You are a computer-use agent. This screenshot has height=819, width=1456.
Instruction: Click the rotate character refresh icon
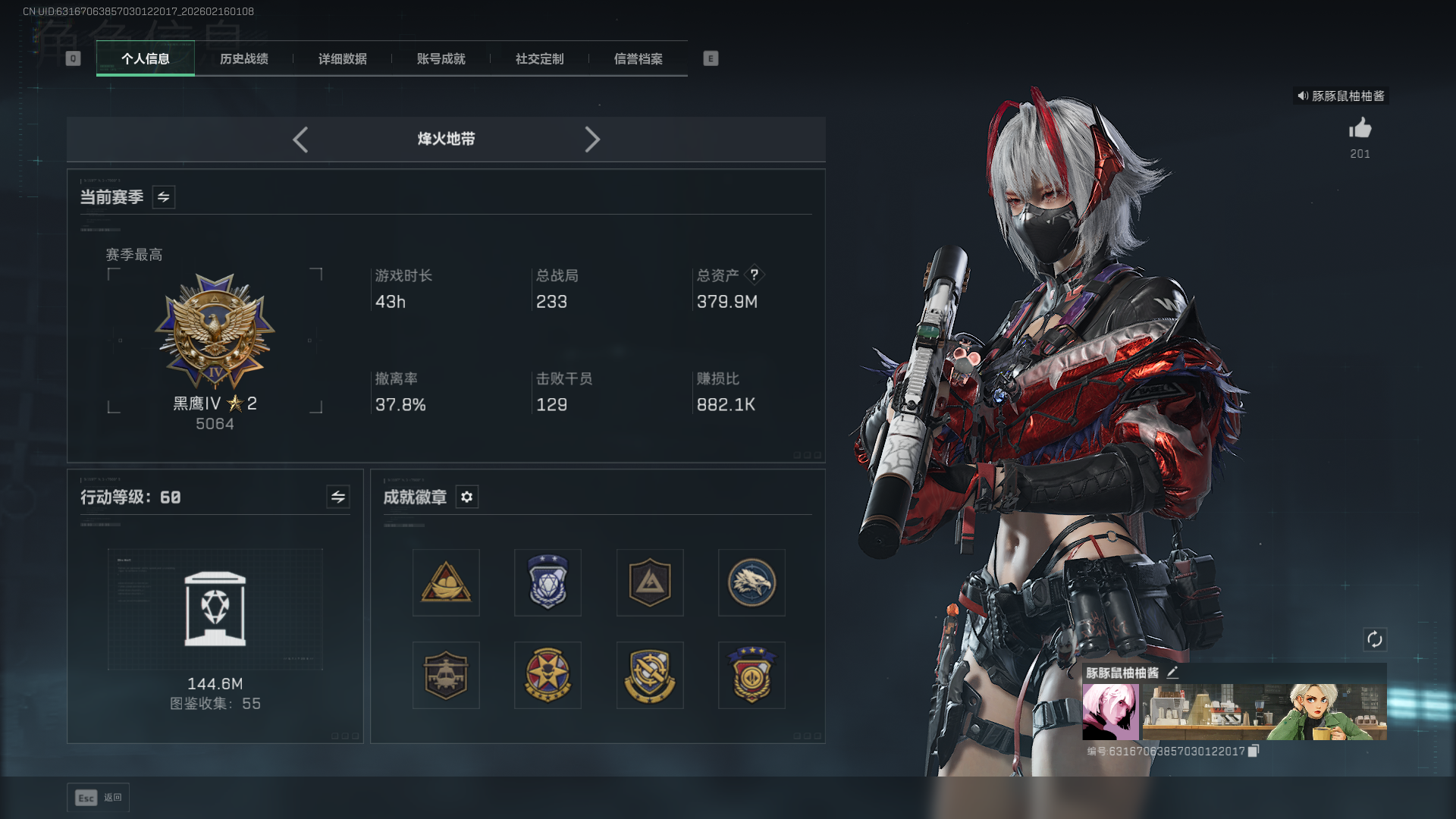1375,640
